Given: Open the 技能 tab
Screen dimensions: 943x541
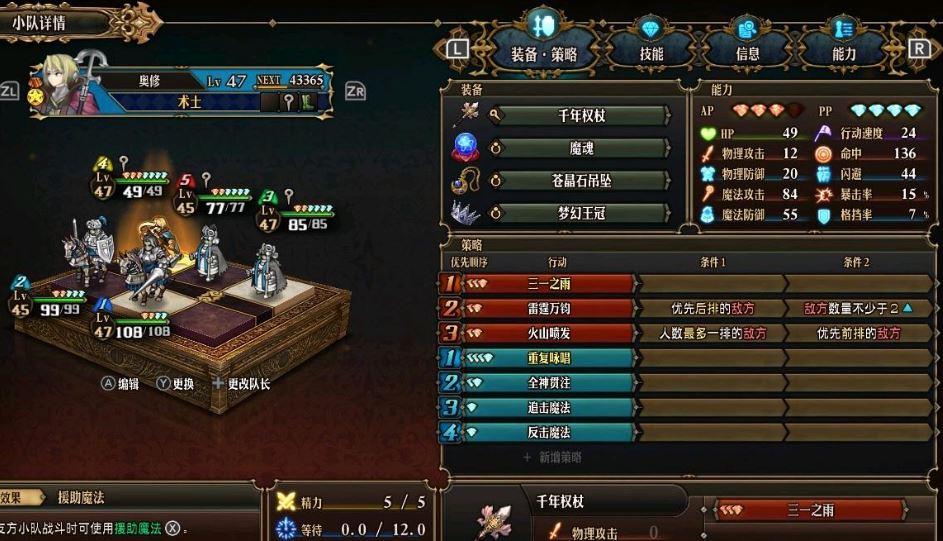Looking at the screenshot, I should pyautogui.click(x=651, y=54).
